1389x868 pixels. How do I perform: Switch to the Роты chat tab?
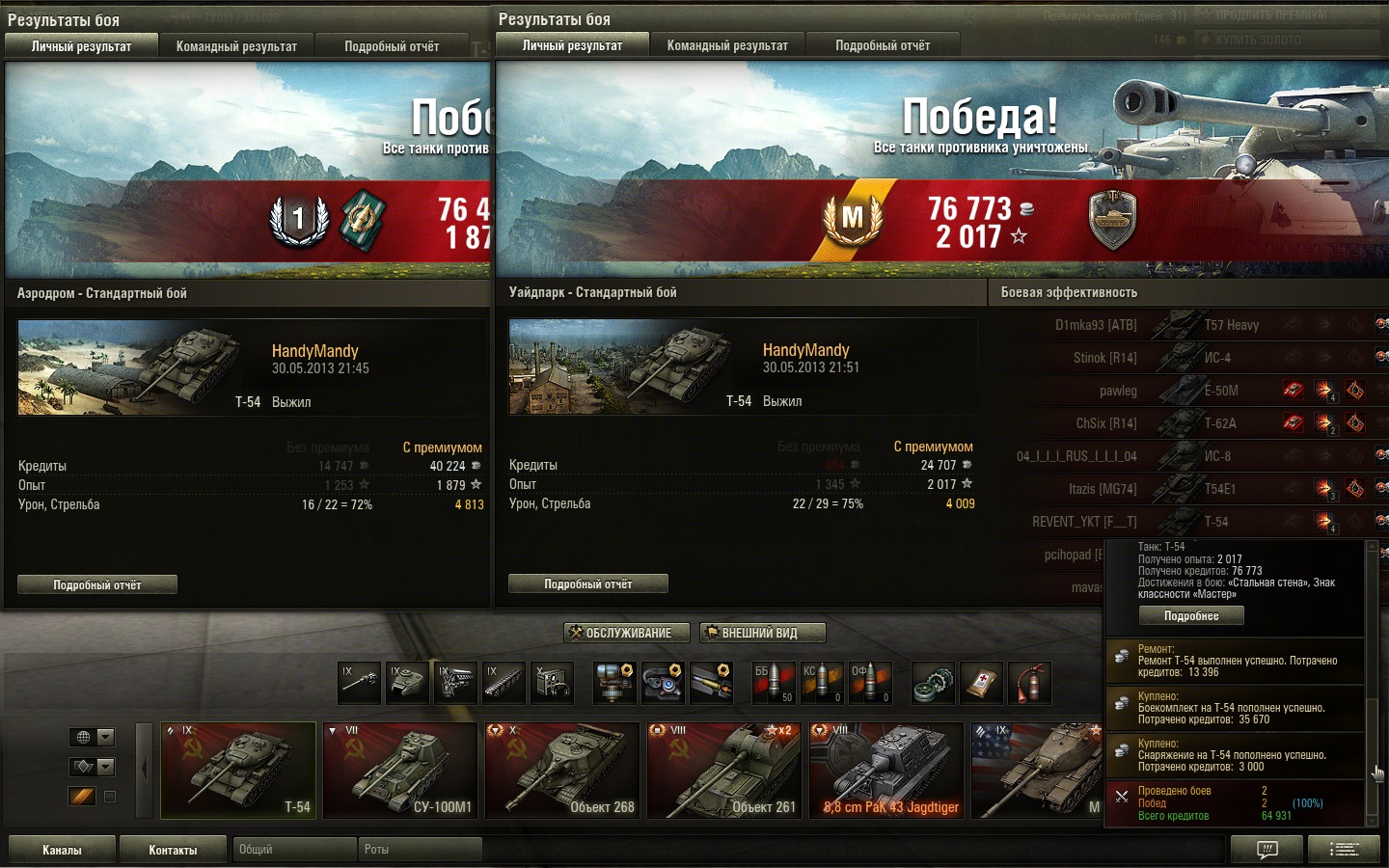coord(421,850)
